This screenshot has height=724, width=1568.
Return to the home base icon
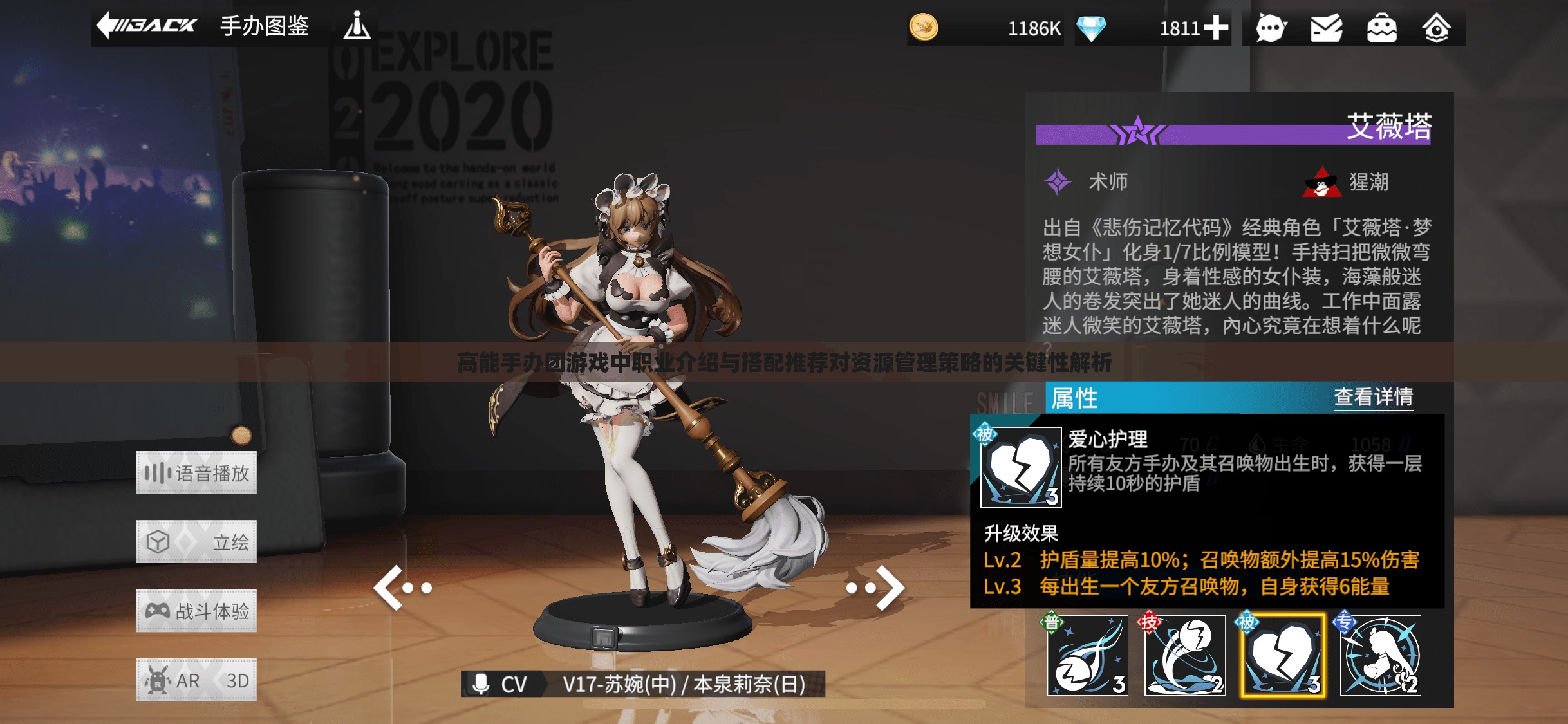[1436, 28]
